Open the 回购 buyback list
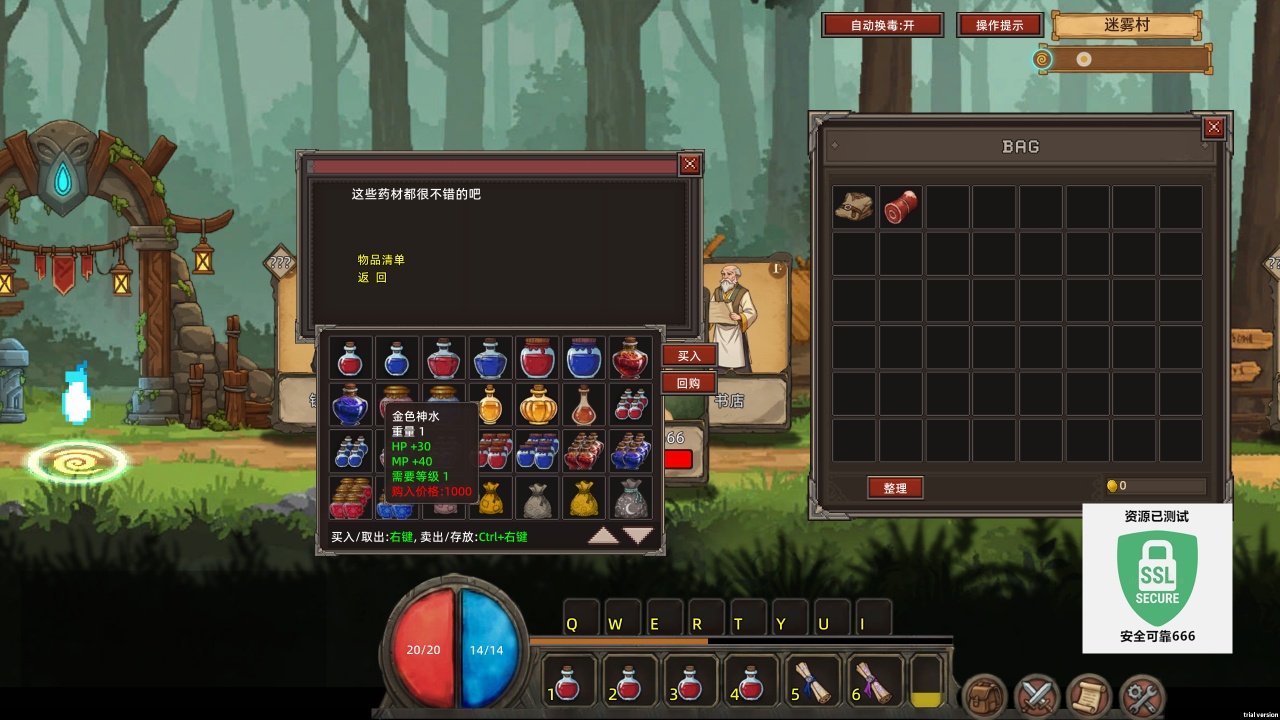 [x=689, y=383]
